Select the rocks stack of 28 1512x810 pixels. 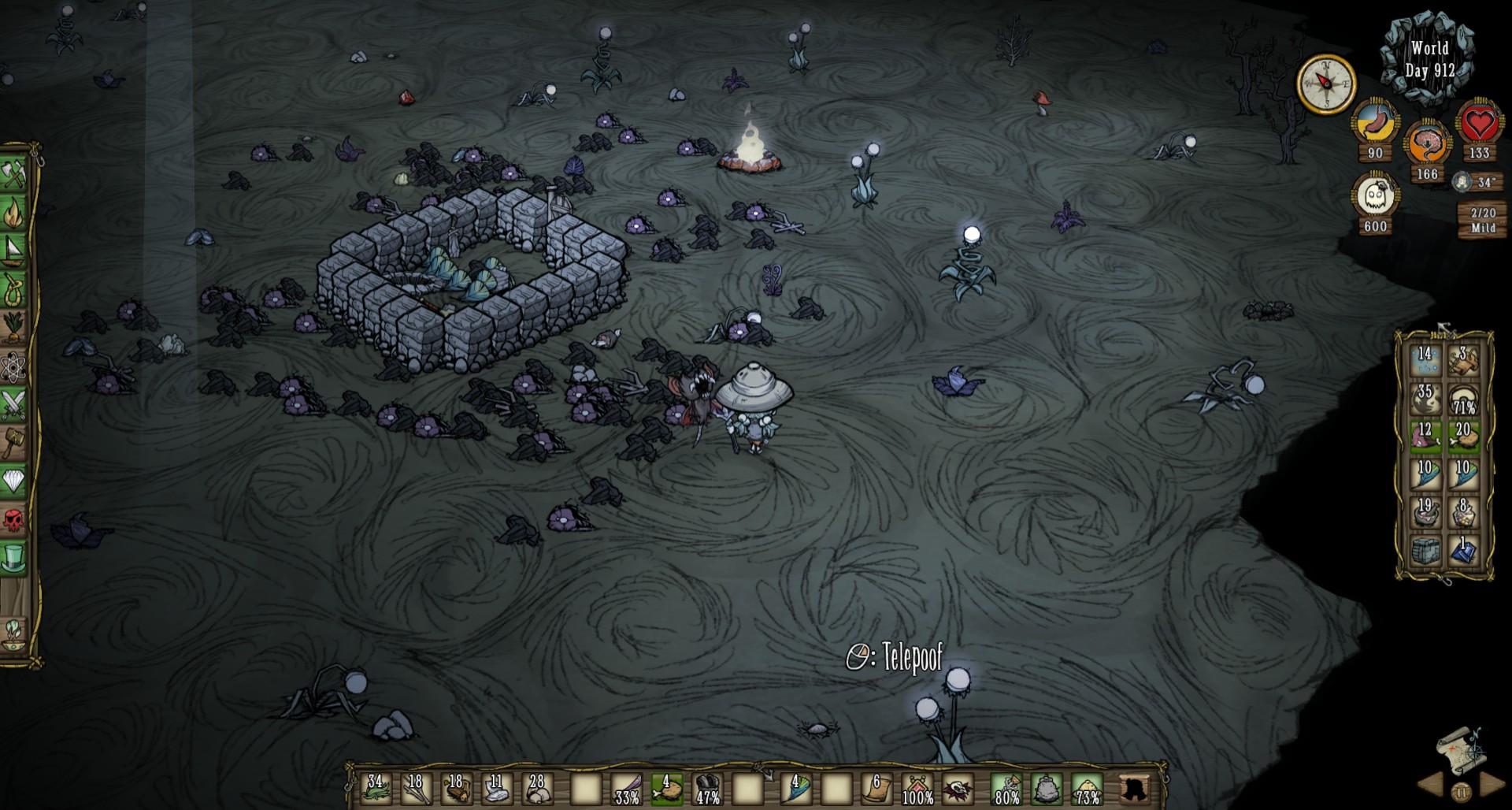click(x=536, y=787)
